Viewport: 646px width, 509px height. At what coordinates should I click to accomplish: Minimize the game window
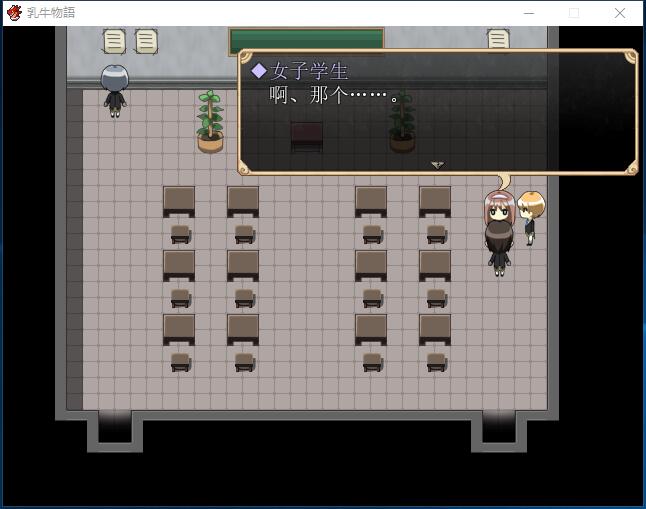(x=528, y=13)
